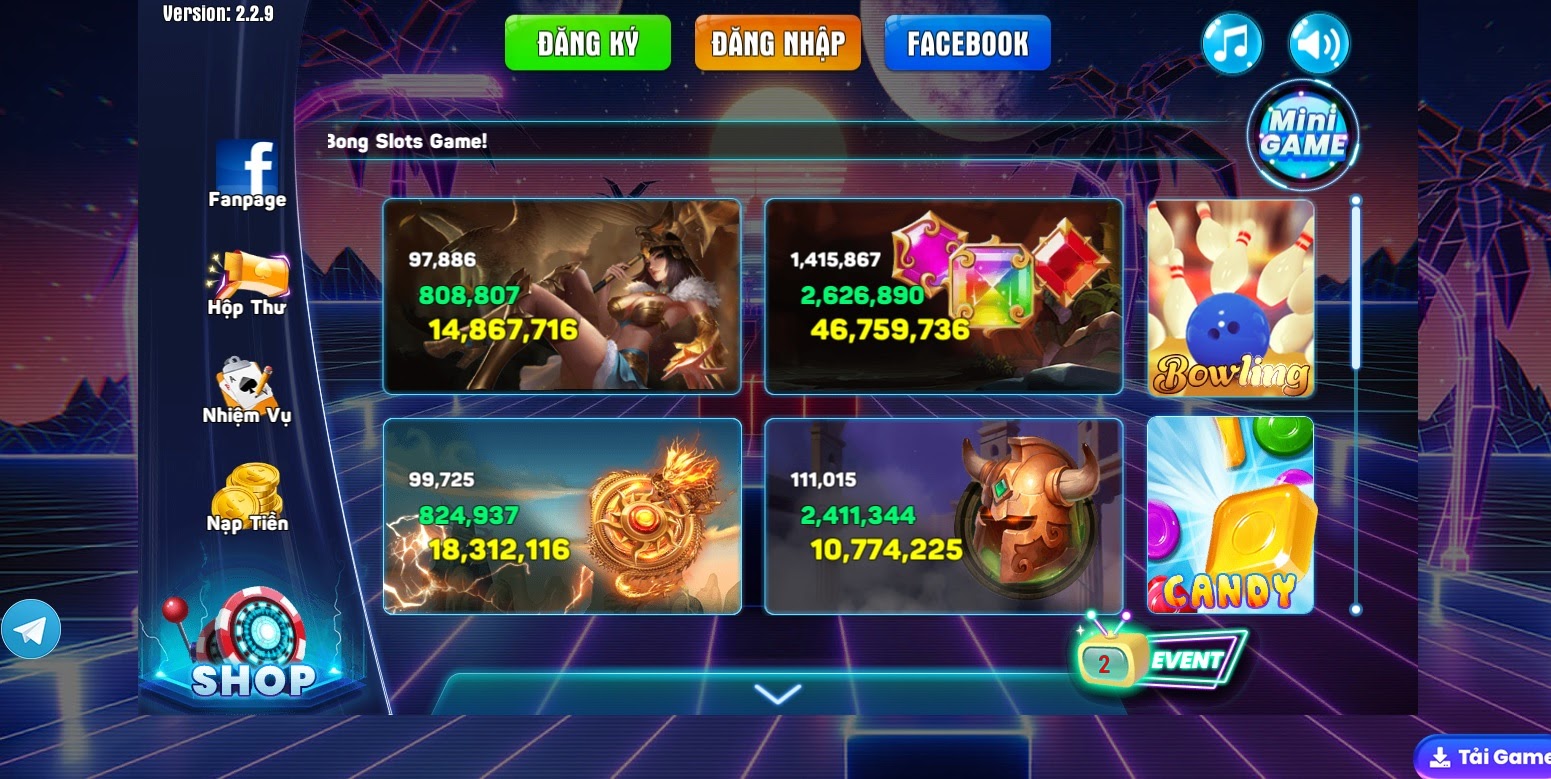Toggle the background music note

[x=1231, y=42]
